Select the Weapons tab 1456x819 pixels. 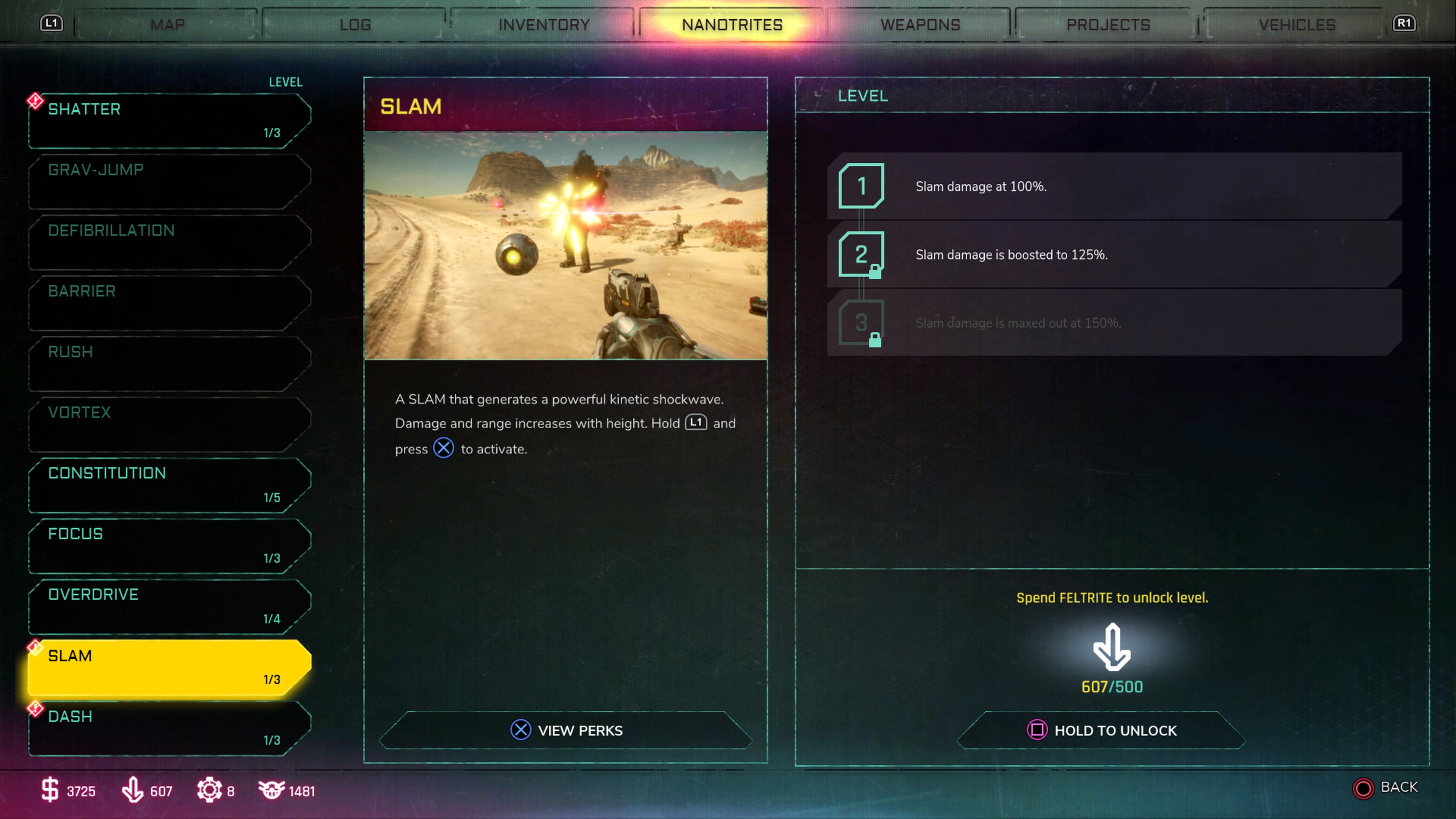pos(920,25)
